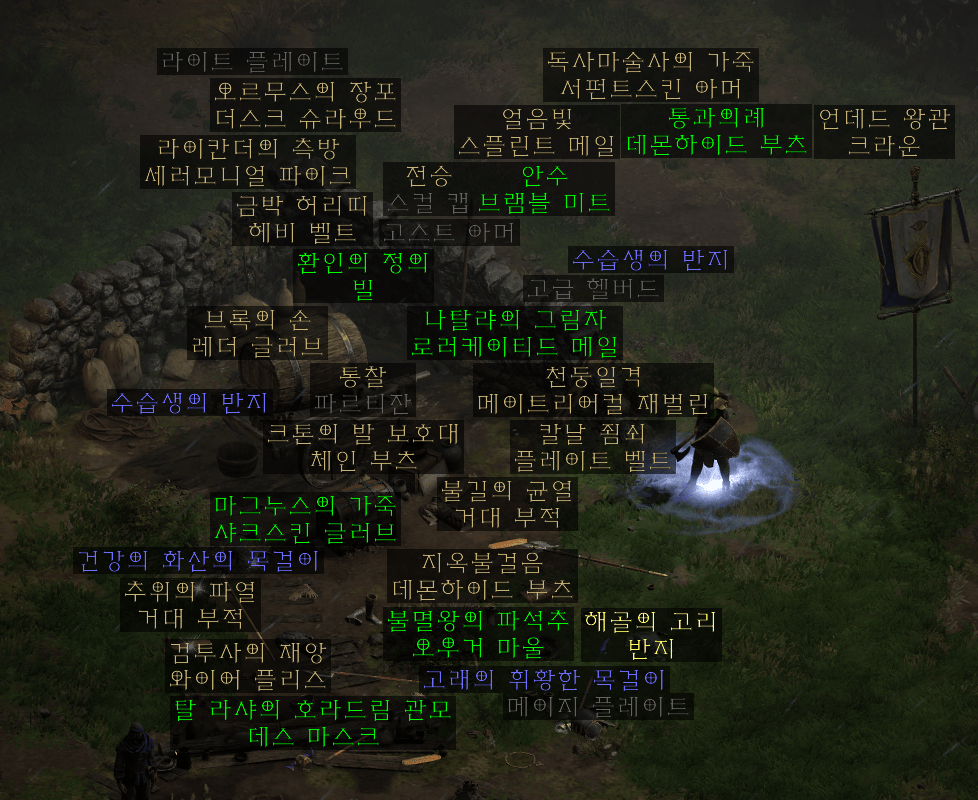Select 불멸왕의 파석추 오우거 마울 label
This screenshot has width=978, height=800.
click(x=478, y=632)
